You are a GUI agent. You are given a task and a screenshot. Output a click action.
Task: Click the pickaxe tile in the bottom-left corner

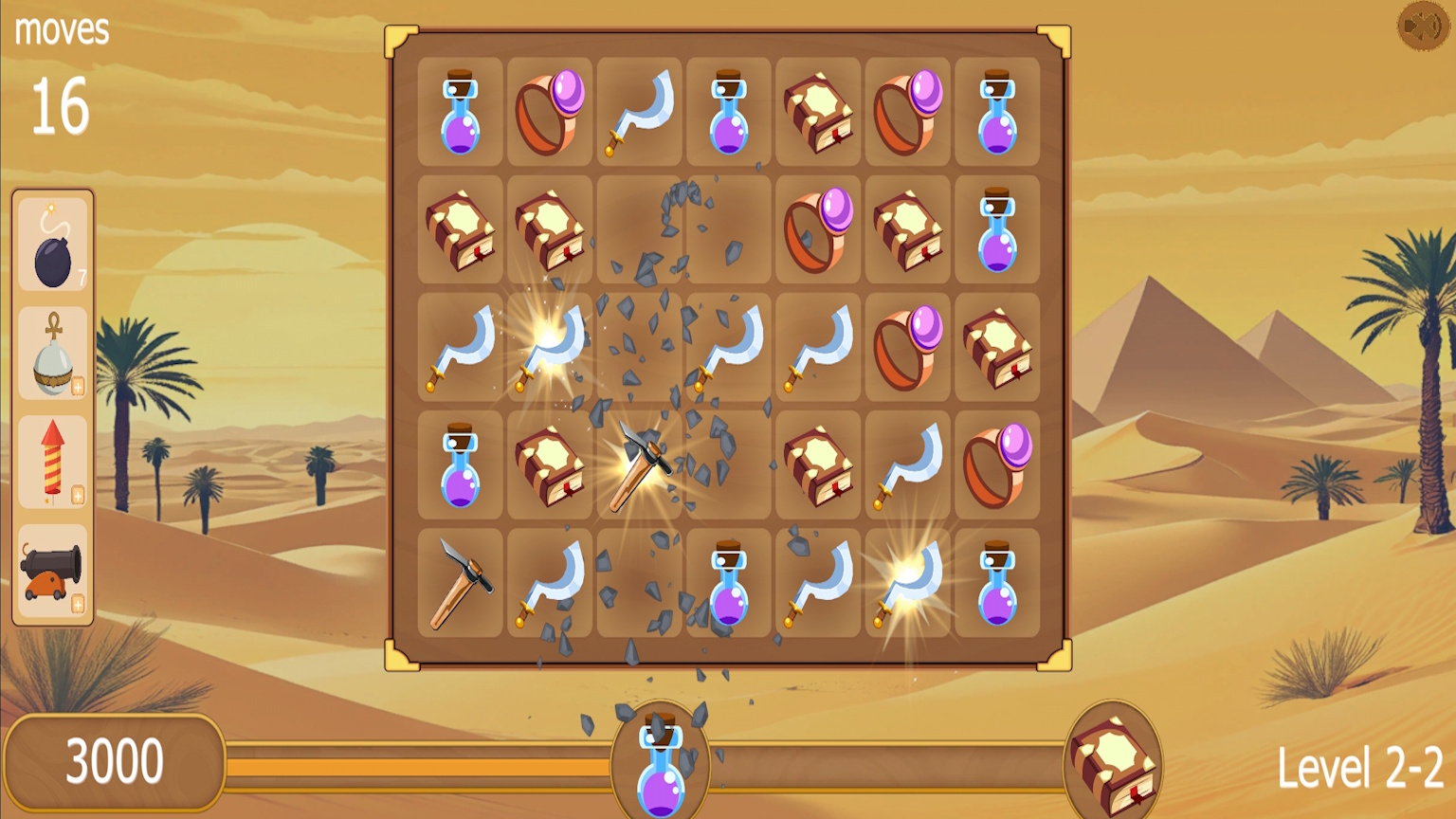(460, 585)
